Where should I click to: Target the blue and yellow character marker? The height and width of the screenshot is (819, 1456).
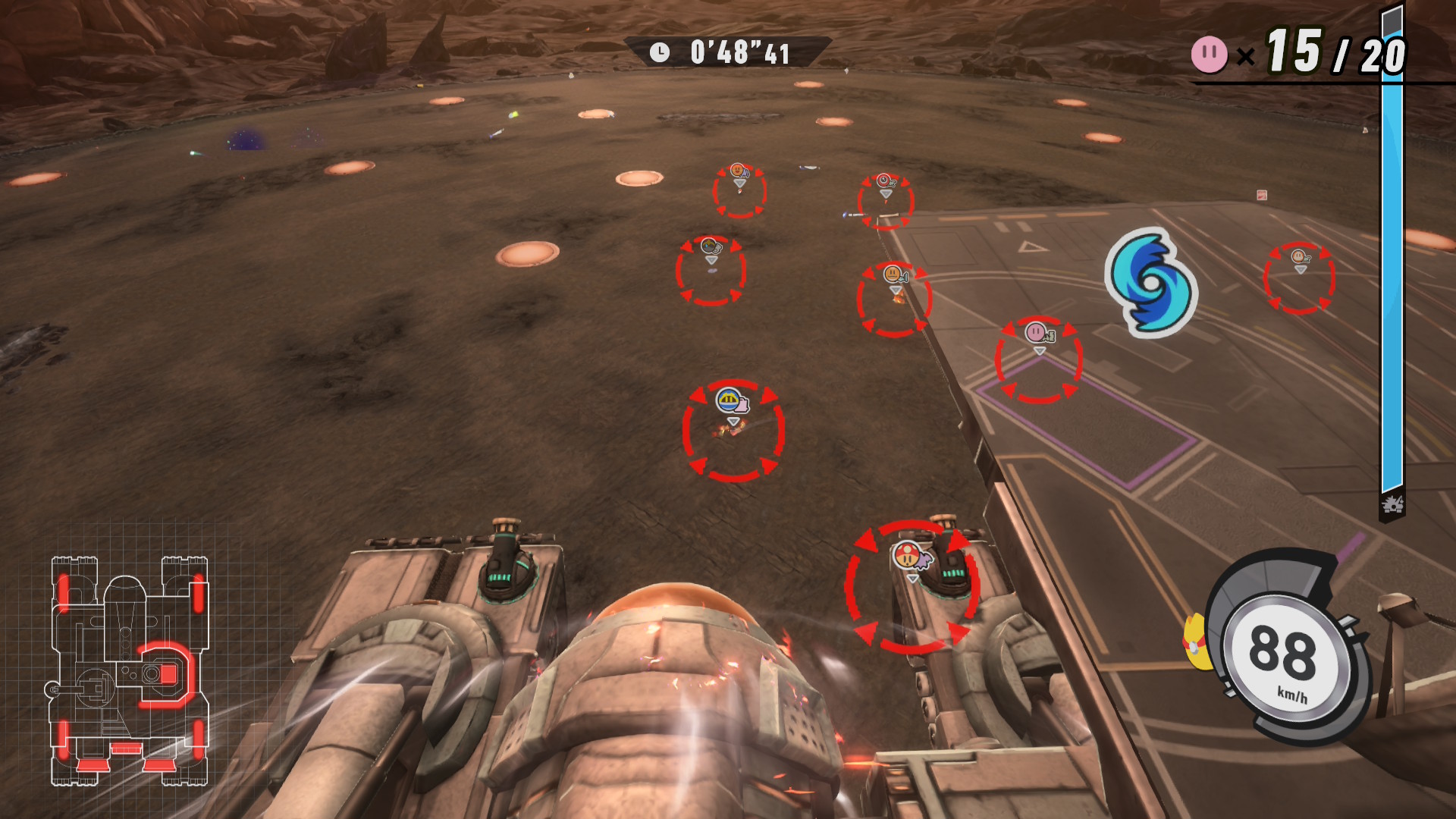pos(733,429)
